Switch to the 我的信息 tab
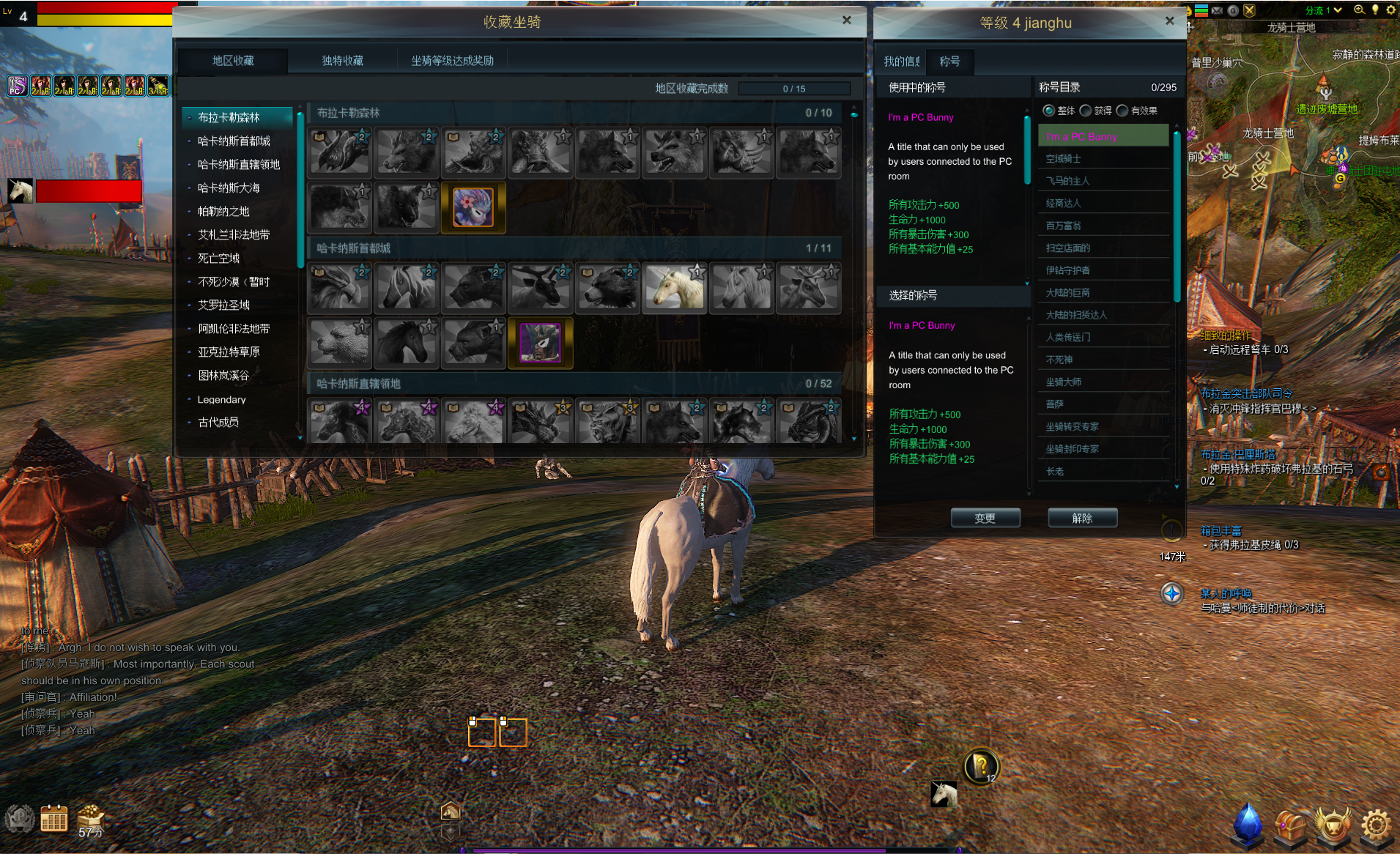The height and width of the screenshot is (854, 1400). 900,62
